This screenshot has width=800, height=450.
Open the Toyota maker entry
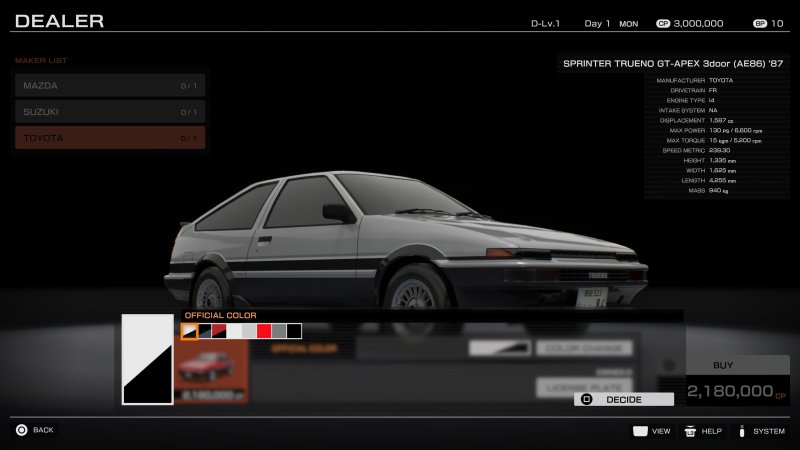pyautogui.click(x=110, y=138)
